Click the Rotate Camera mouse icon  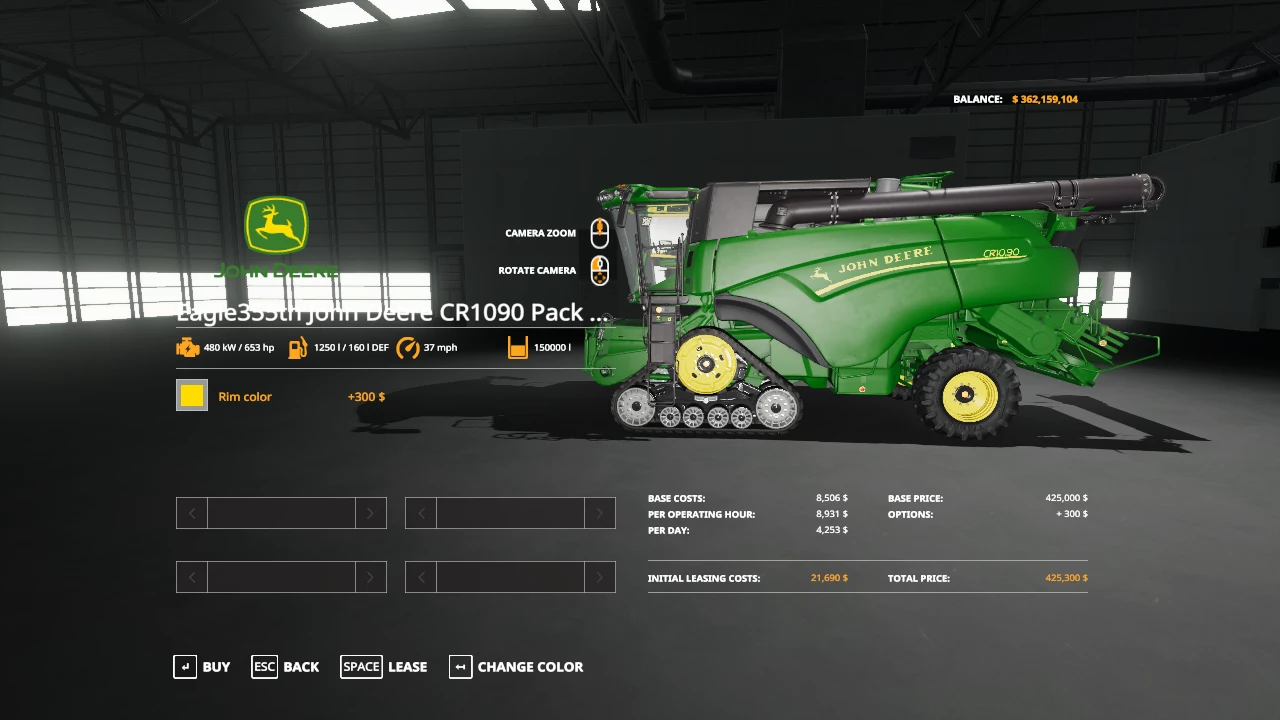599,270
